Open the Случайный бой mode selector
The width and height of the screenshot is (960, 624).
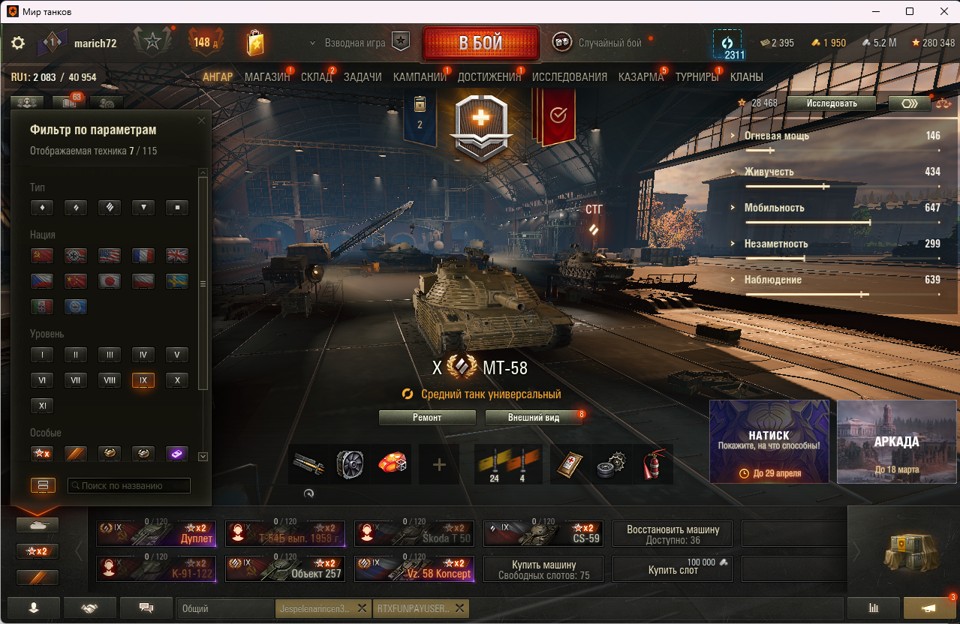pos(609,43)
